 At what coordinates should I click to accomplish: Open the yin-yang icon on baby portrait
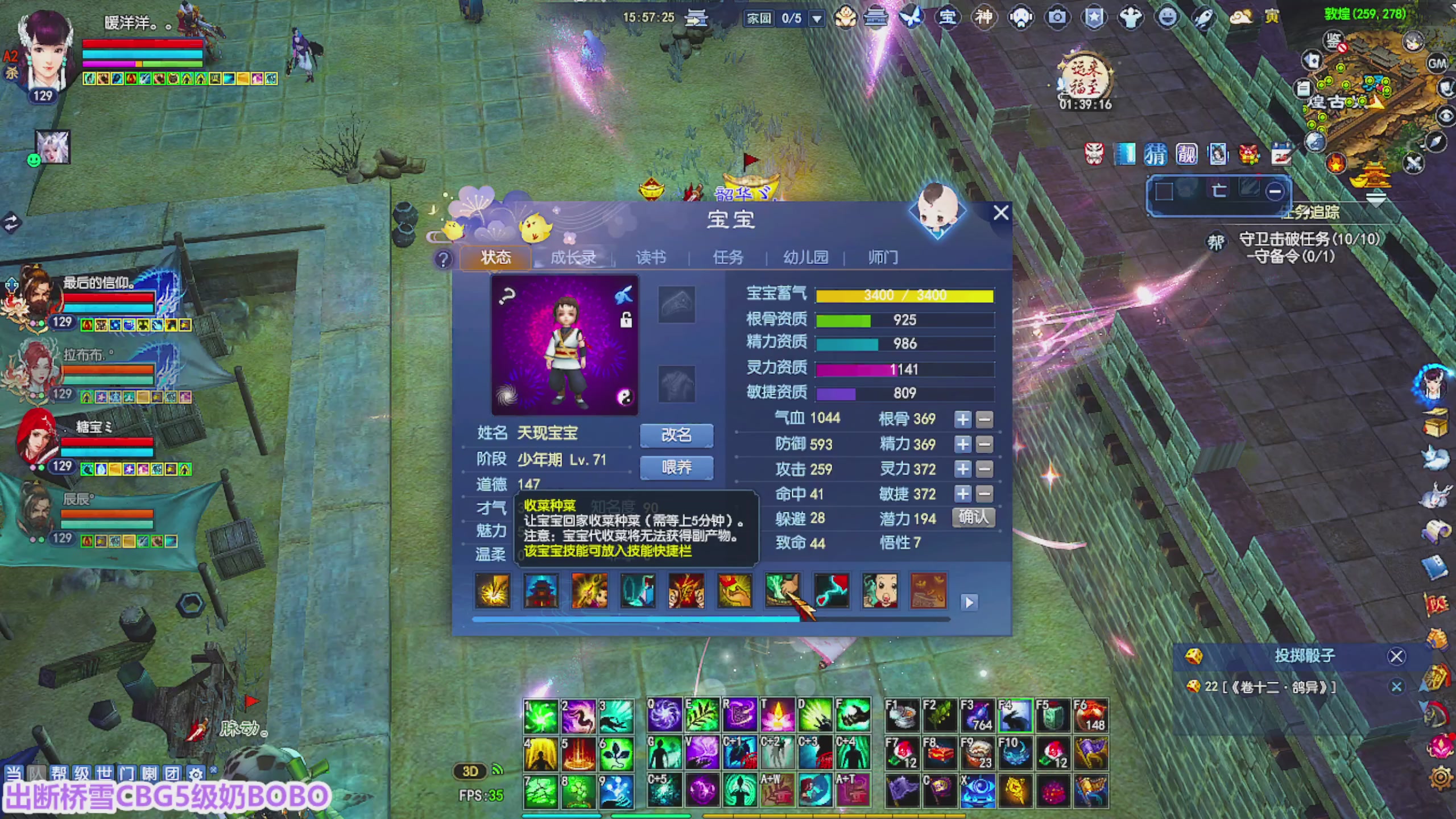[625, 397]
